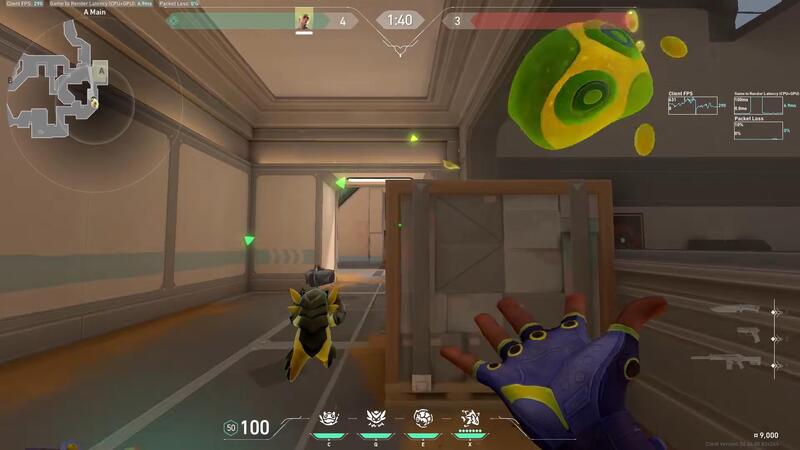Click the Client FPS performance graph
This screenshot has width=800, height=450.
[694, 104]
